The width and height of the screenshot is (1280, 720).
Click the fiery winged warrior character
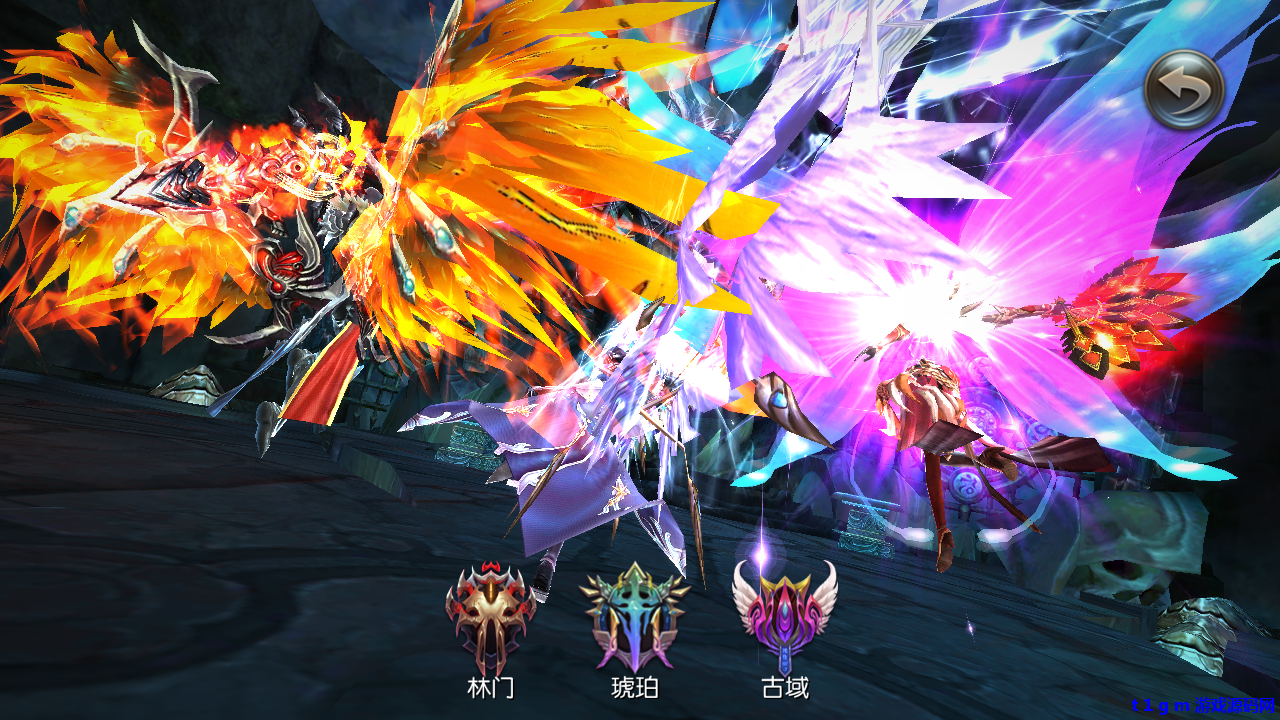pos(300,250)
